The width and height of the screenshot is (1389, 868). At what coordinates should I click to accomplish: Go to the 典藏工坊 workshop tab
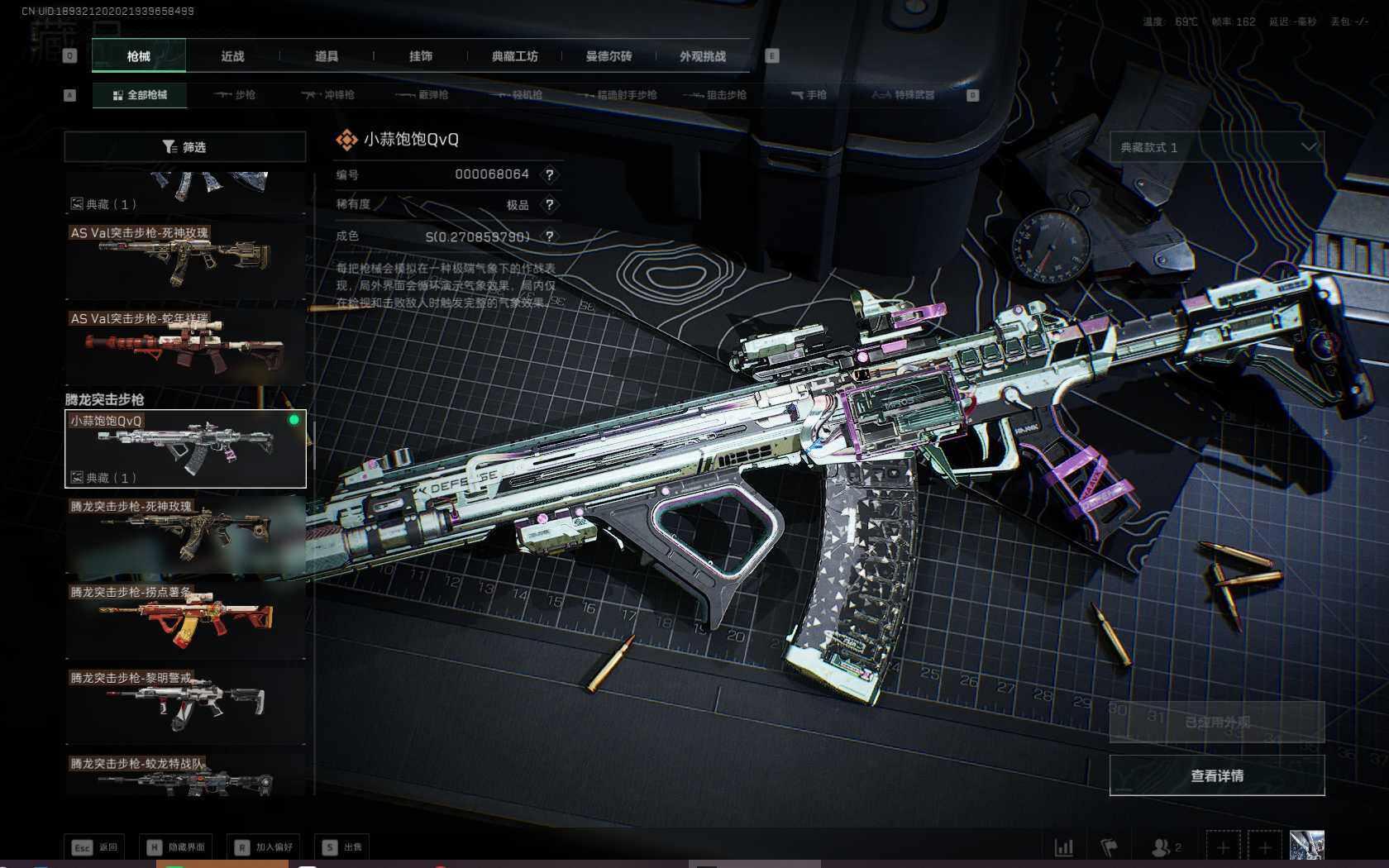coord(514,56)
